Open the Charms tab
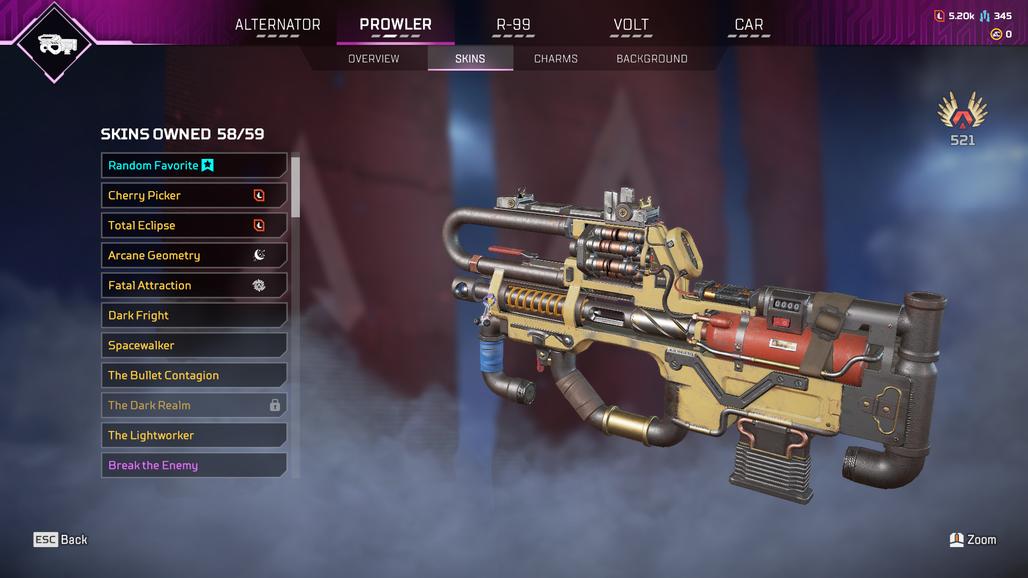The height and width of the screenshot is (578, 1028). pyautogui.click(x=556, y=59)
